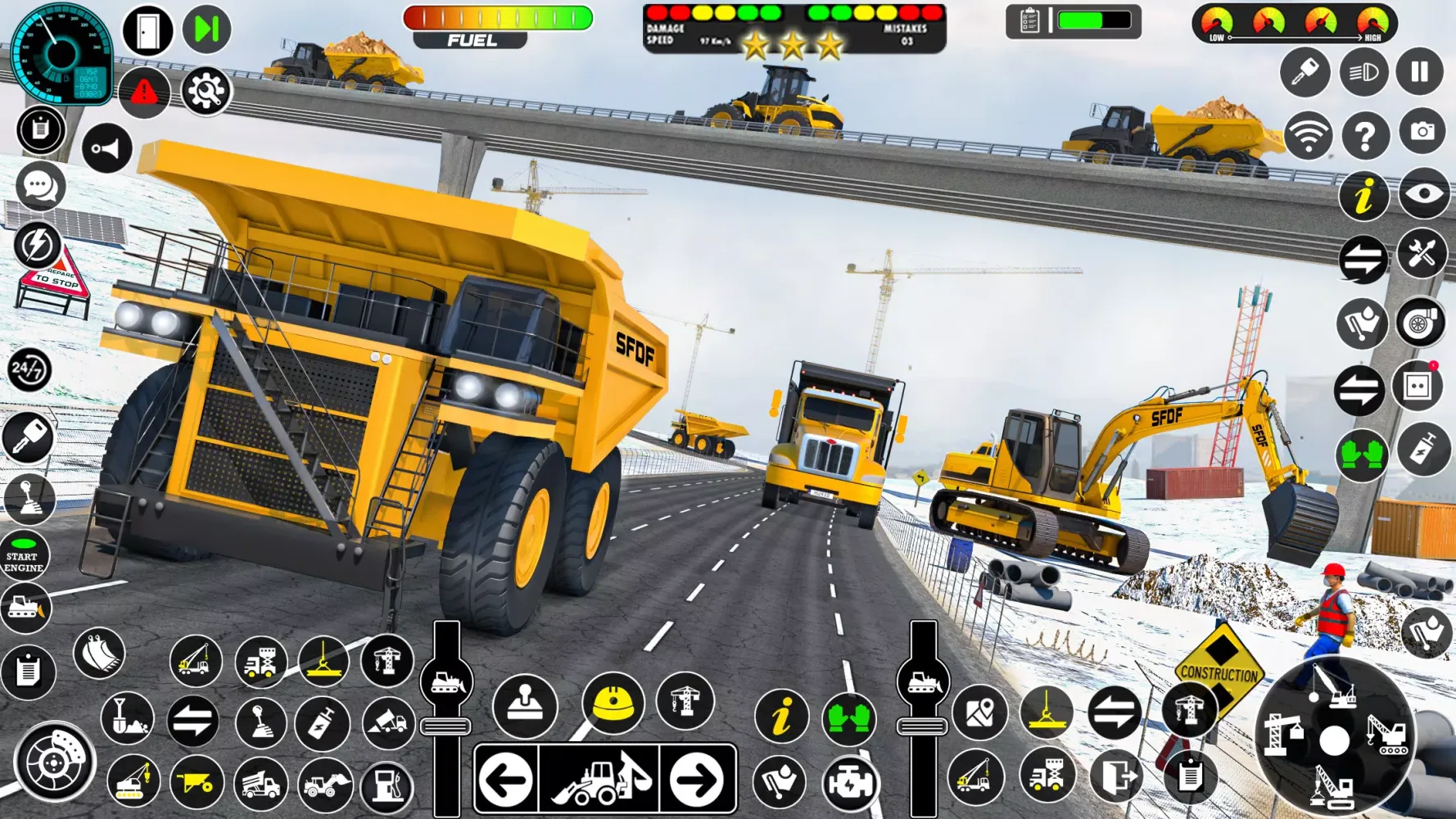Open the pause menu
Screen dimensions: 1456x819
[x=1421, y=72]
